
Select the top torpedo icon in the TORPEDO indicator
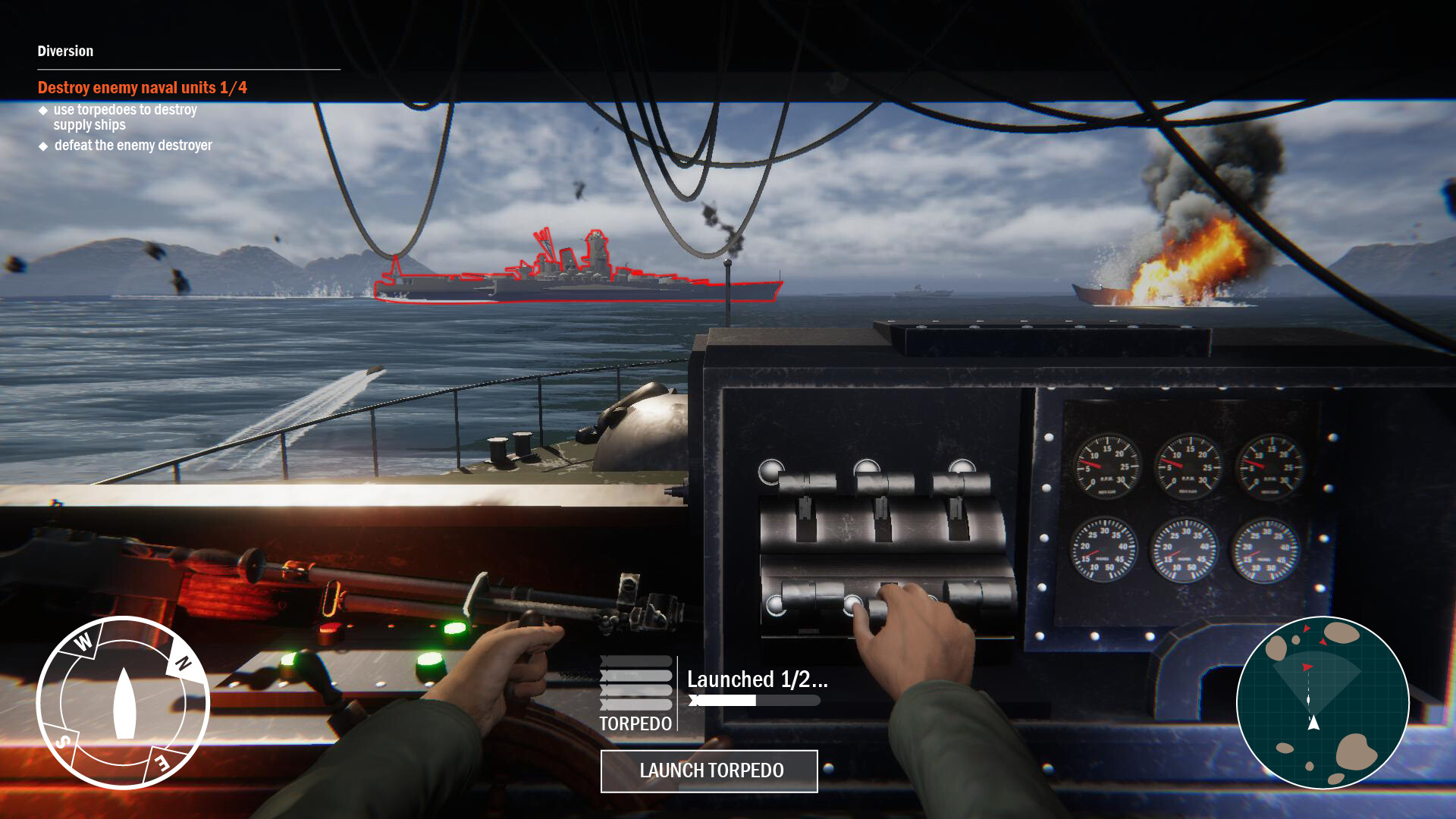[x=635, y=661]
